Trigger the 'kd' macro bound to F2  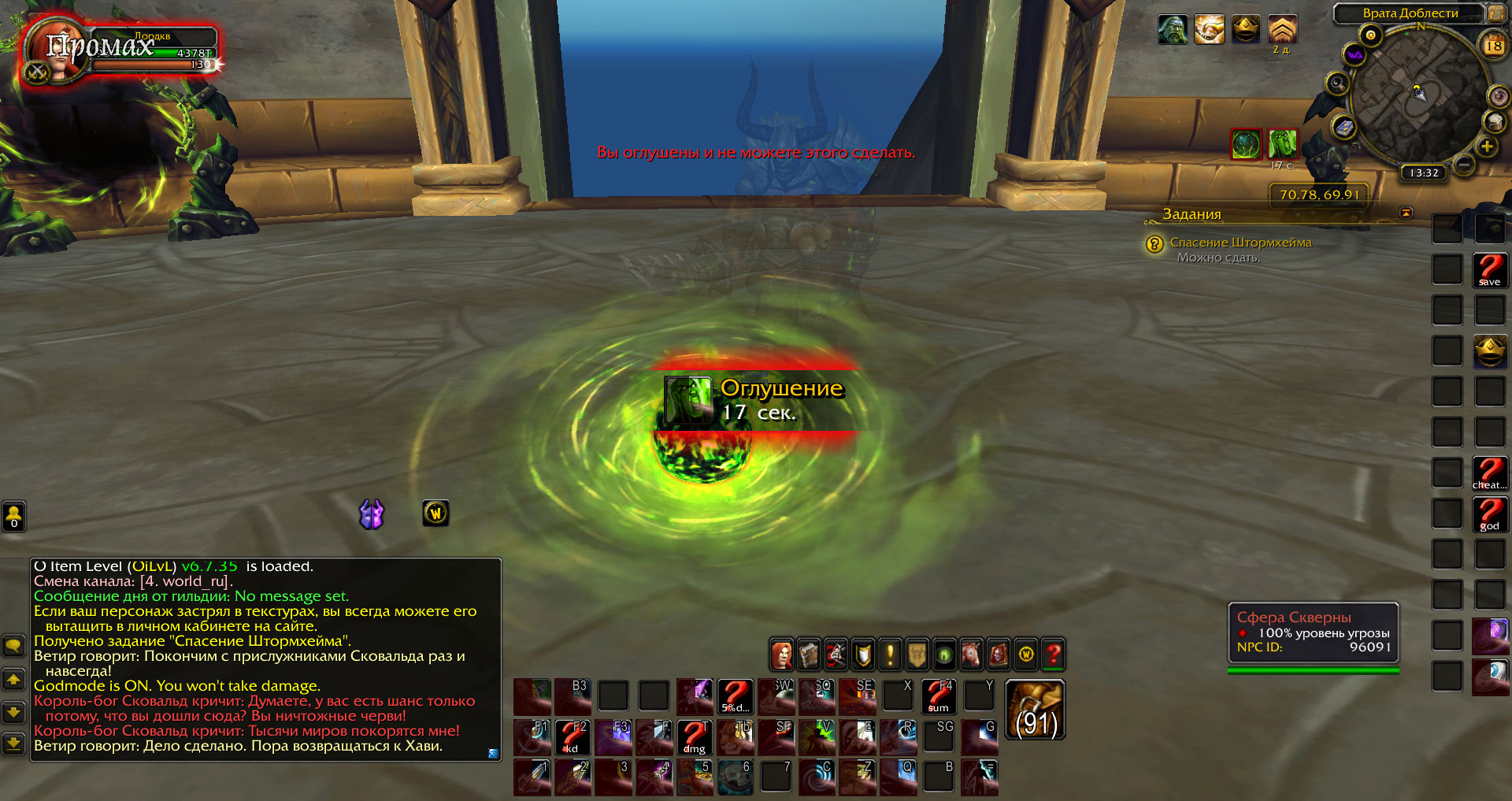tap(573, 737)
